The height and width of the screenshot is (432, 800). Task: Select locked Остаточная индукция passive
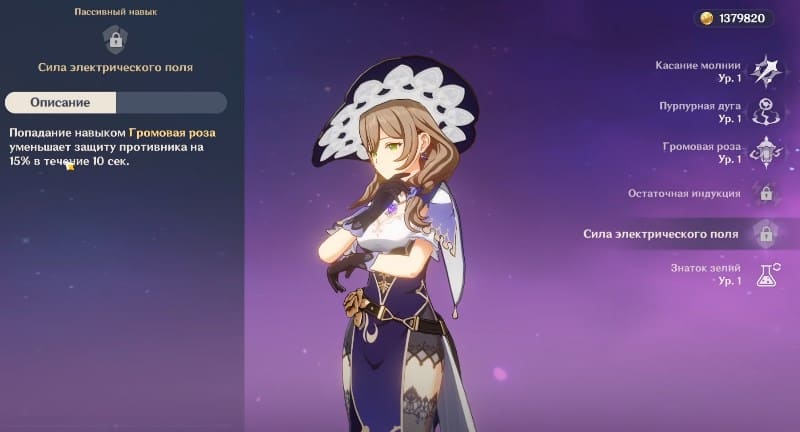[x=766, y=194]
